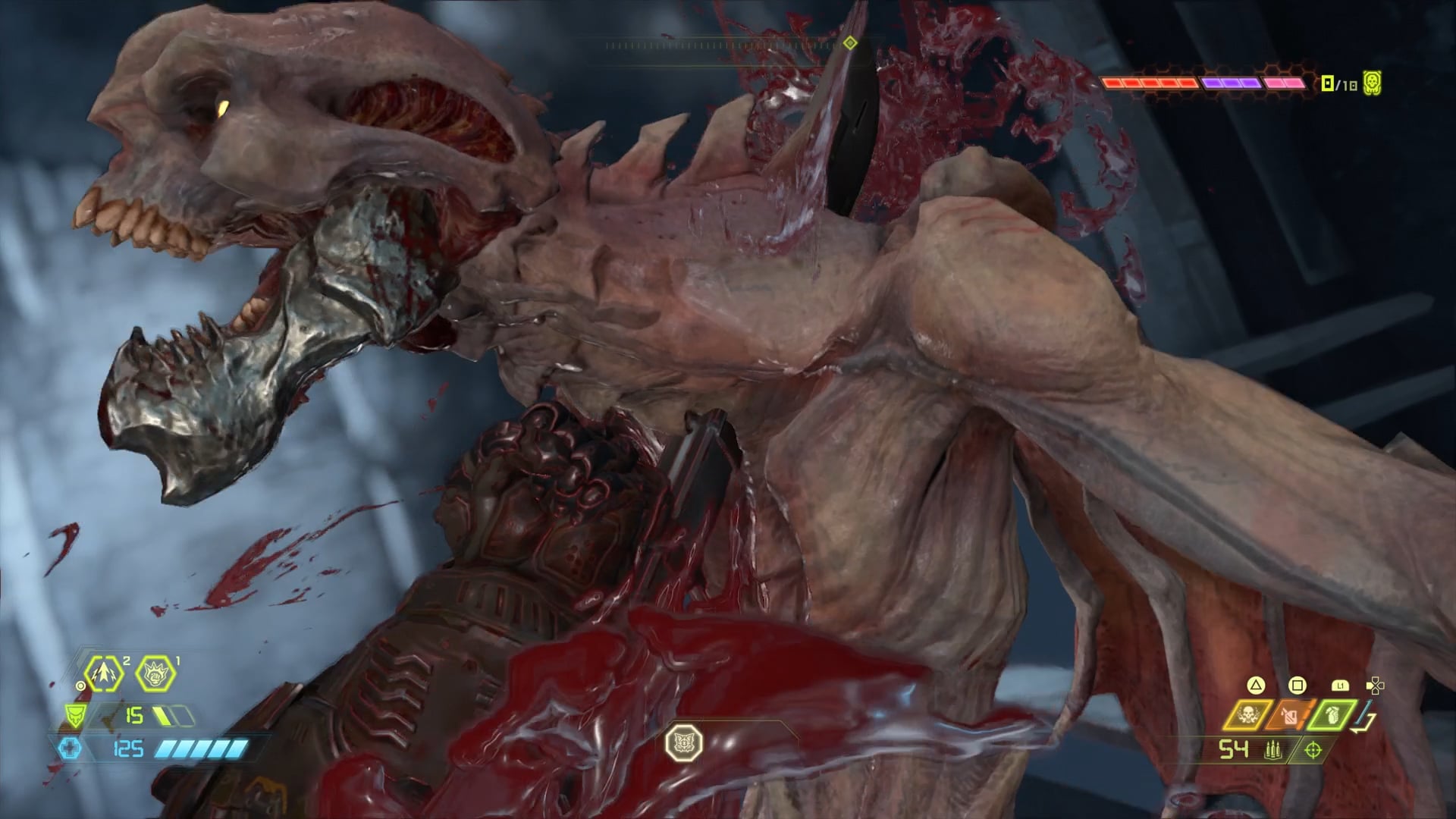This screenshot has height=819, width=1456.
Task: Click the hexagonal demon emblem at bottom center
Action: (683, 743)
